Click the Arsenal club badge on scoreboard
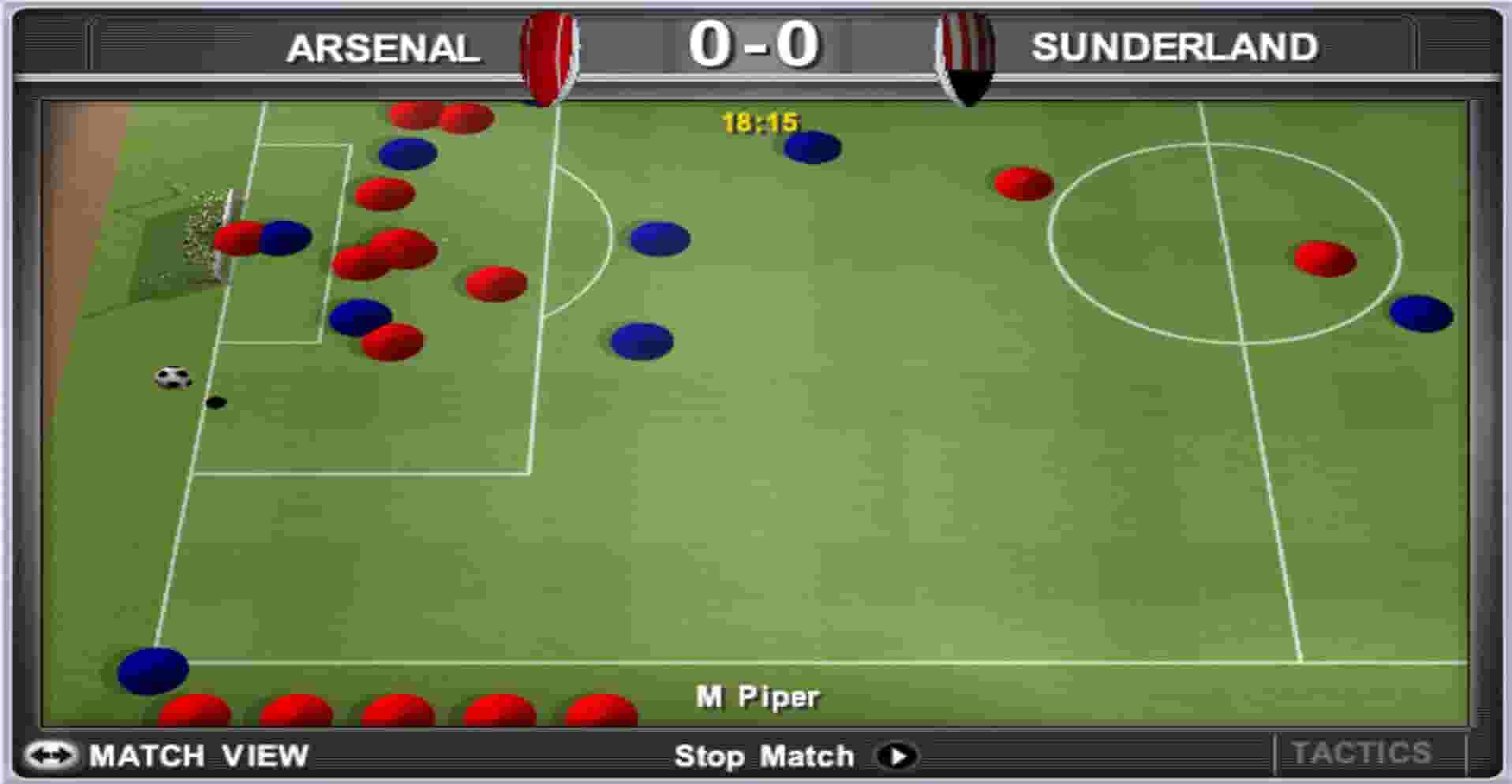 (545, 51)
